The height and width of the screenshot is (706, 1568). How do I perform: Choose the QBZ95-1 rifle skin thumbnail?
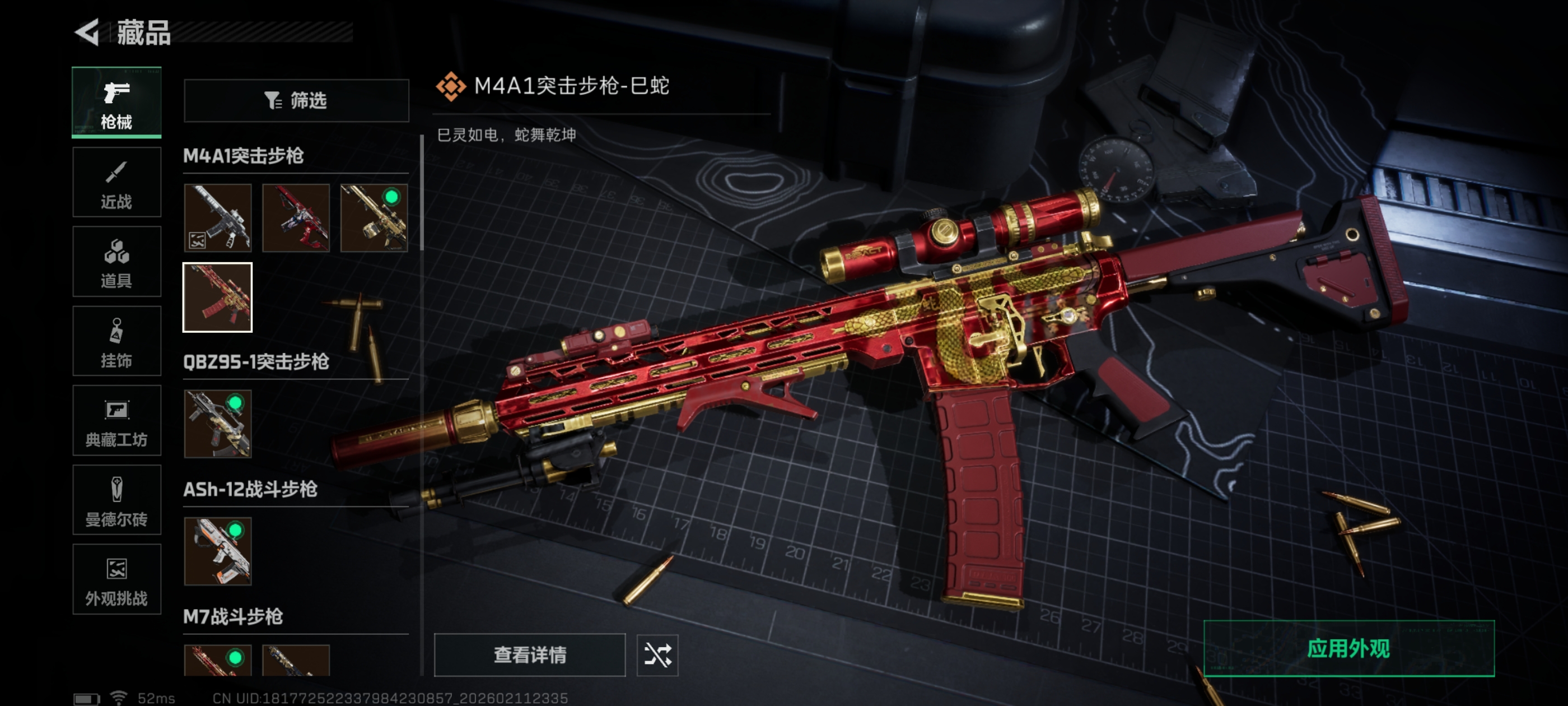tap(218, 424)
